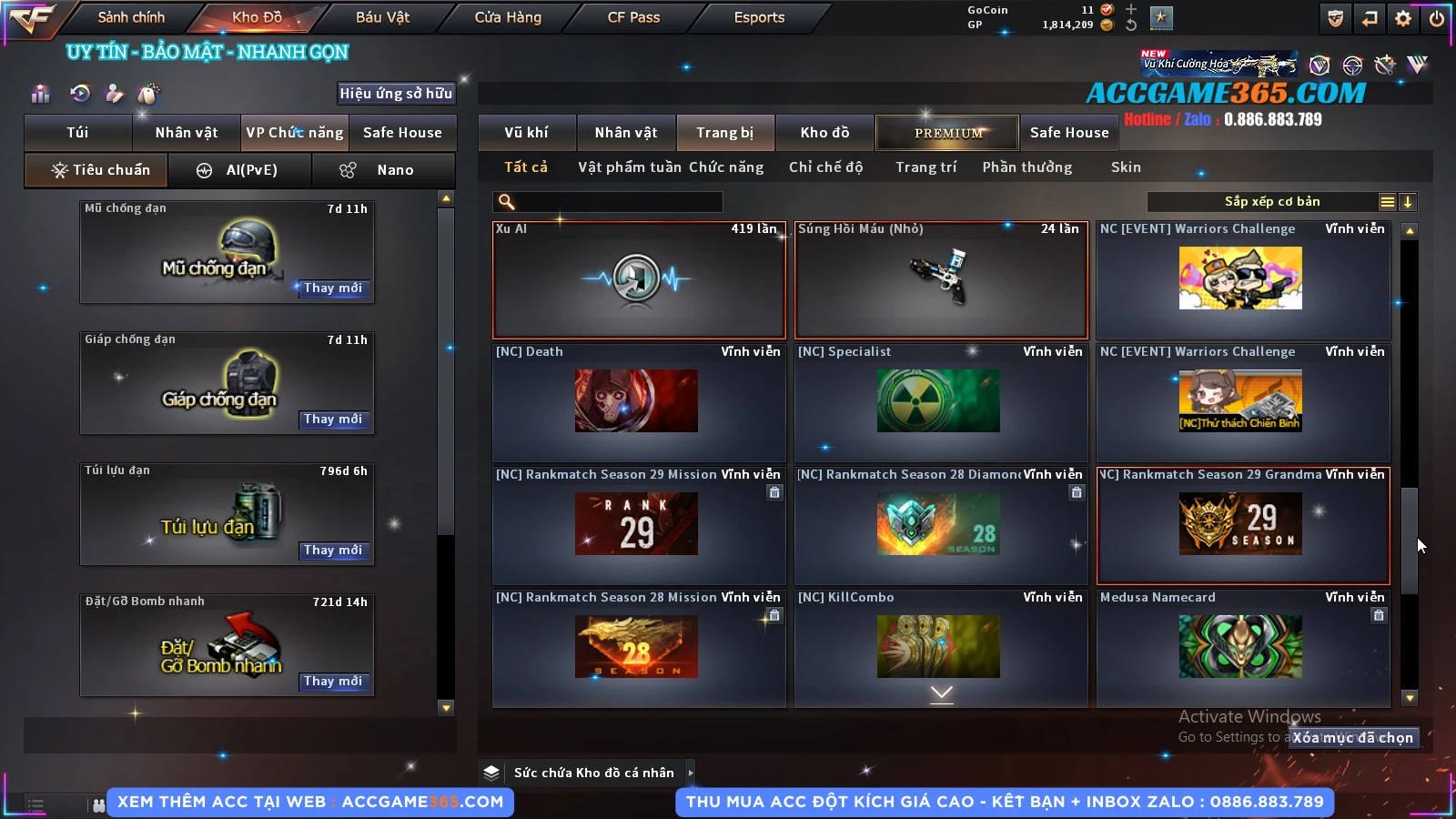Open the settings gear icon
This screenshot has height=819, width=1456.
1403,18
